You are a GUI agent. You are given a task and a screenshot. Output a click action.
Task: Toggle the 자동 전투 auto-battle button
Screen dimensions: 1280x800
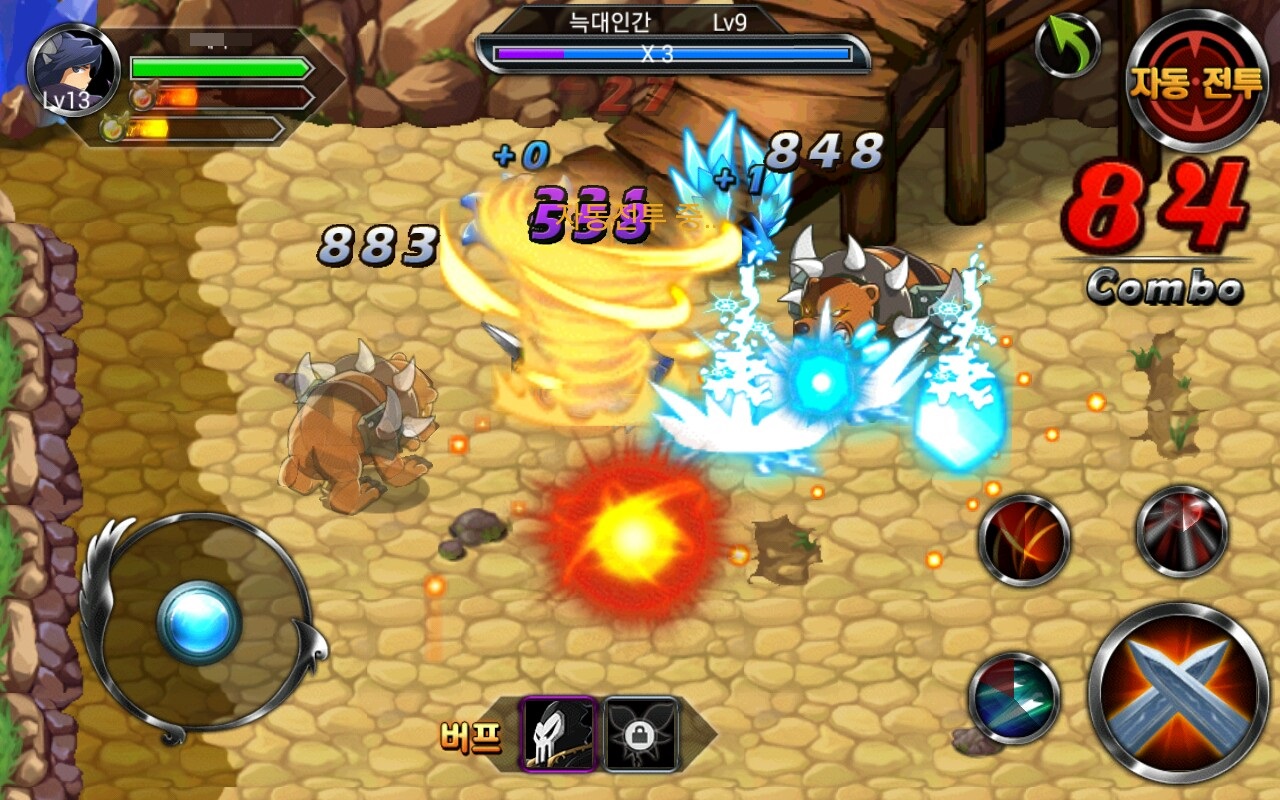pos(1197,81)
